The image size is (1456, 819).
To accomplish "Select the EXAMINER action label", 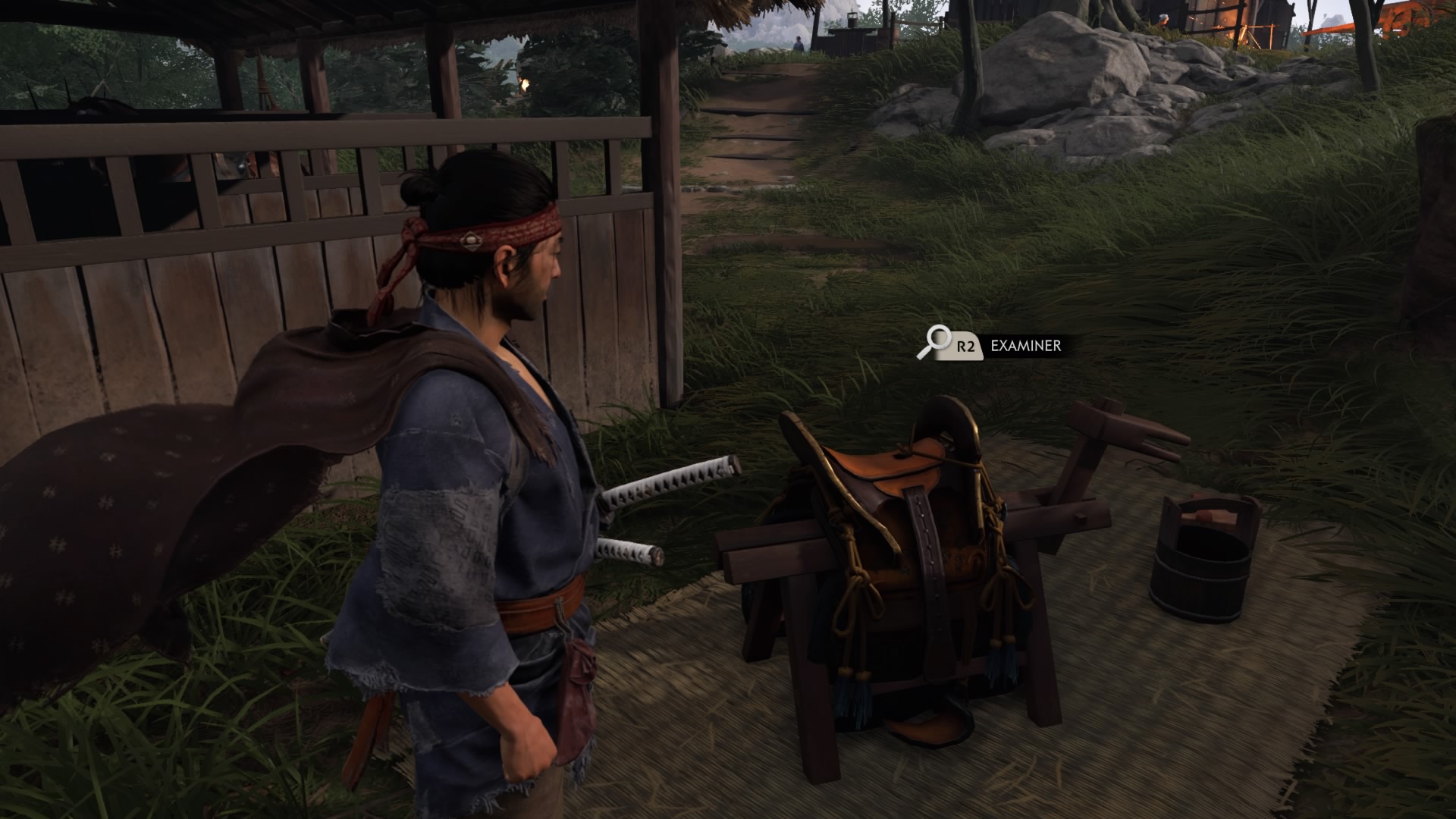I will click(1025, 348).
